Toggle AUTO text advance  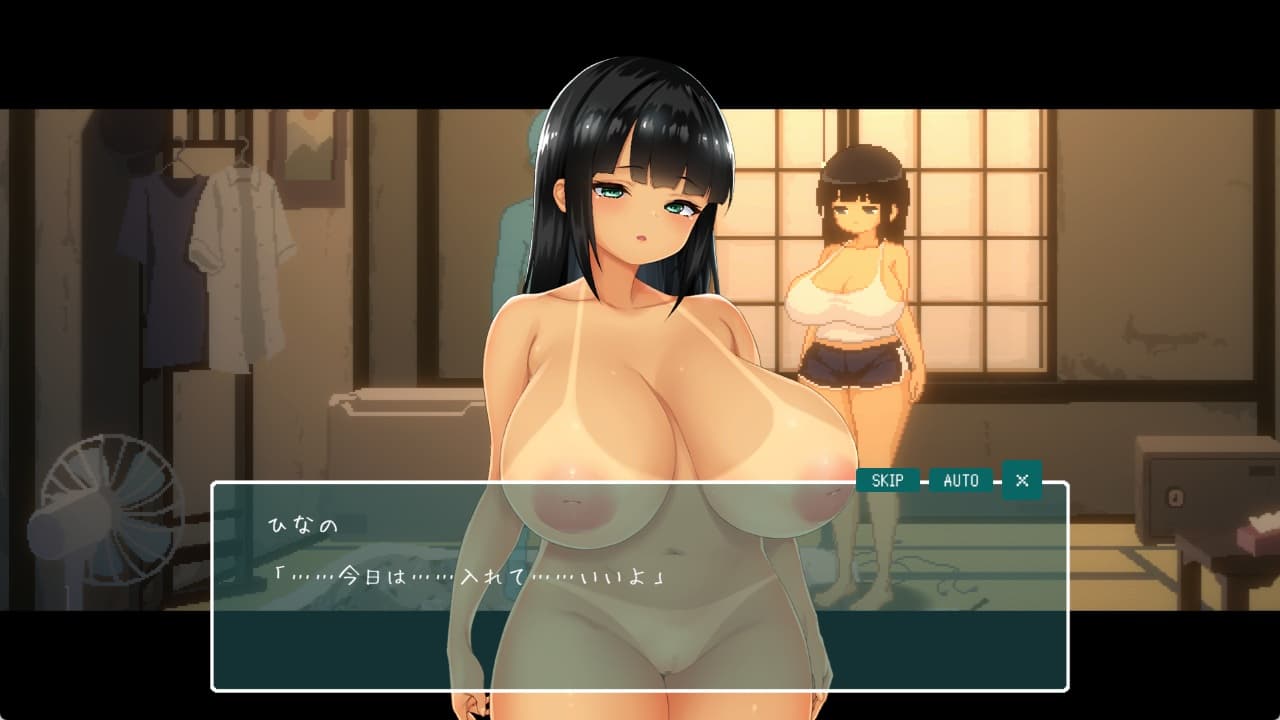961,480
